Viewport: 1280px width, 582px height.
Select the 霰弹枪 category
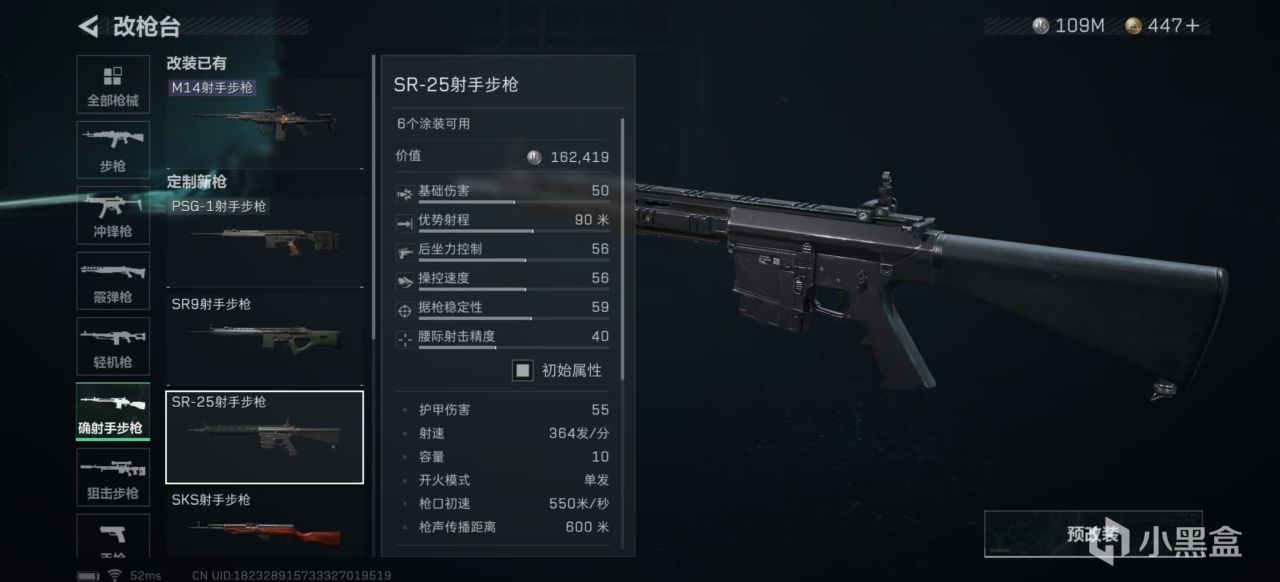113,281
